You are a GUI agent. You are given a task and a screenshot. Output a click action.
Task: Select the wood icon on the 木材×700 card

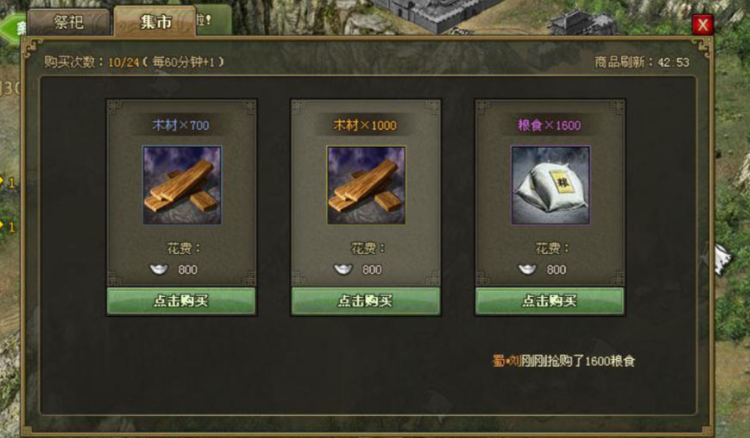tap(181, 185)
